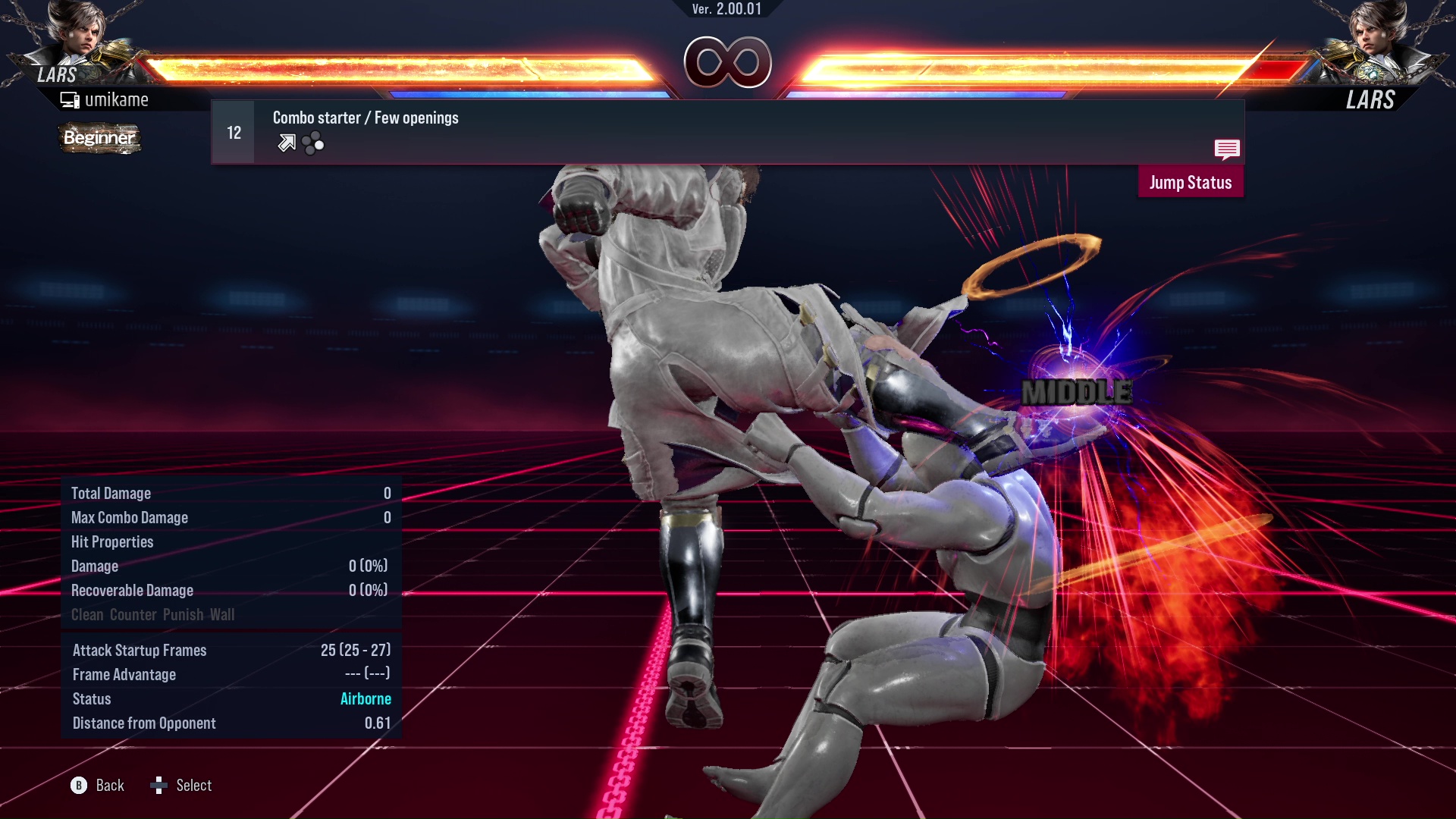The width and height of the screenshot is (1456, 819).
Task: Click the Beginner rank badge
Action: point(99,138)
